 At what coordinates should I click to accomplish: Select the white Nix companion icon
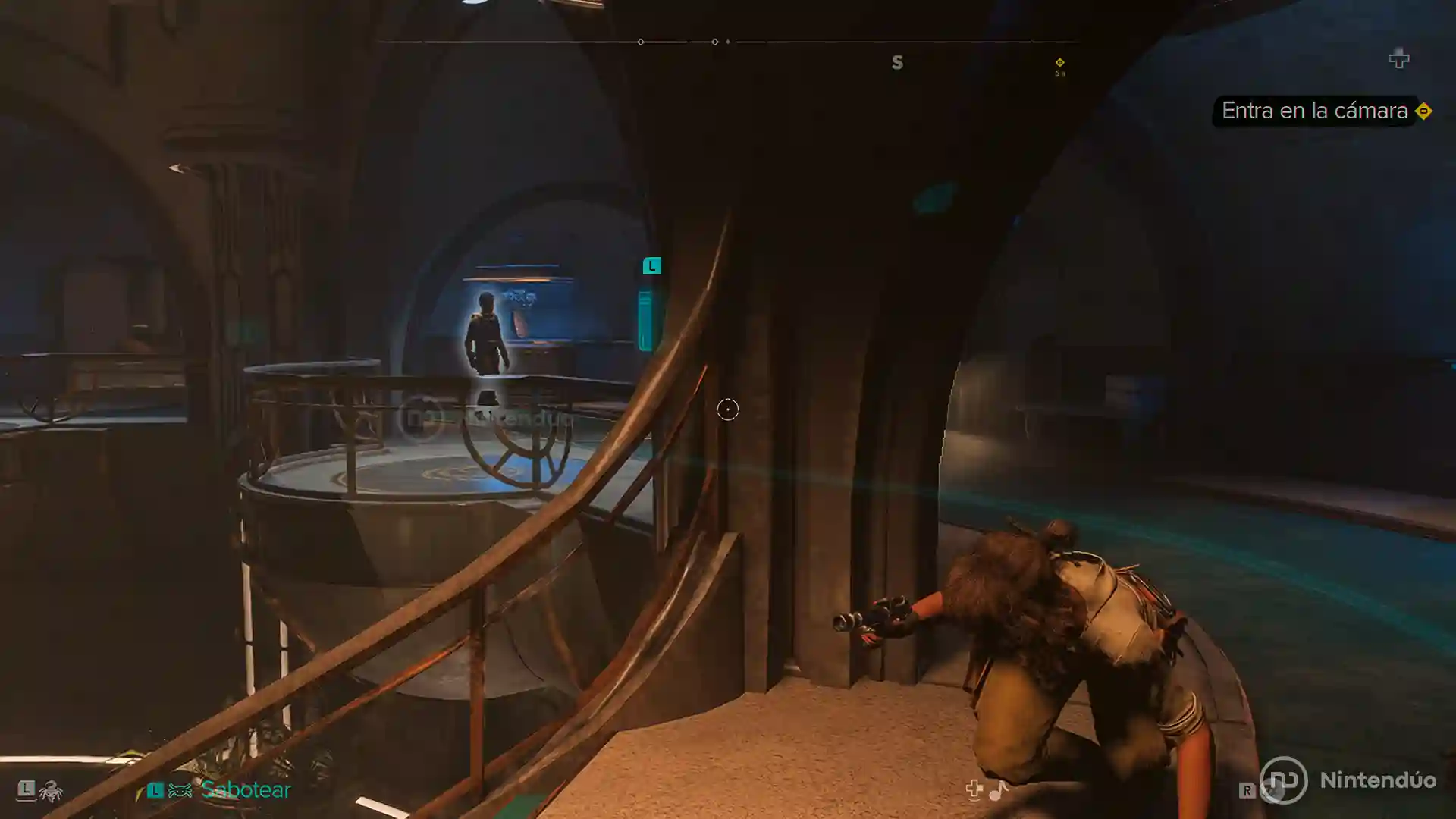[x=51, y=792]
